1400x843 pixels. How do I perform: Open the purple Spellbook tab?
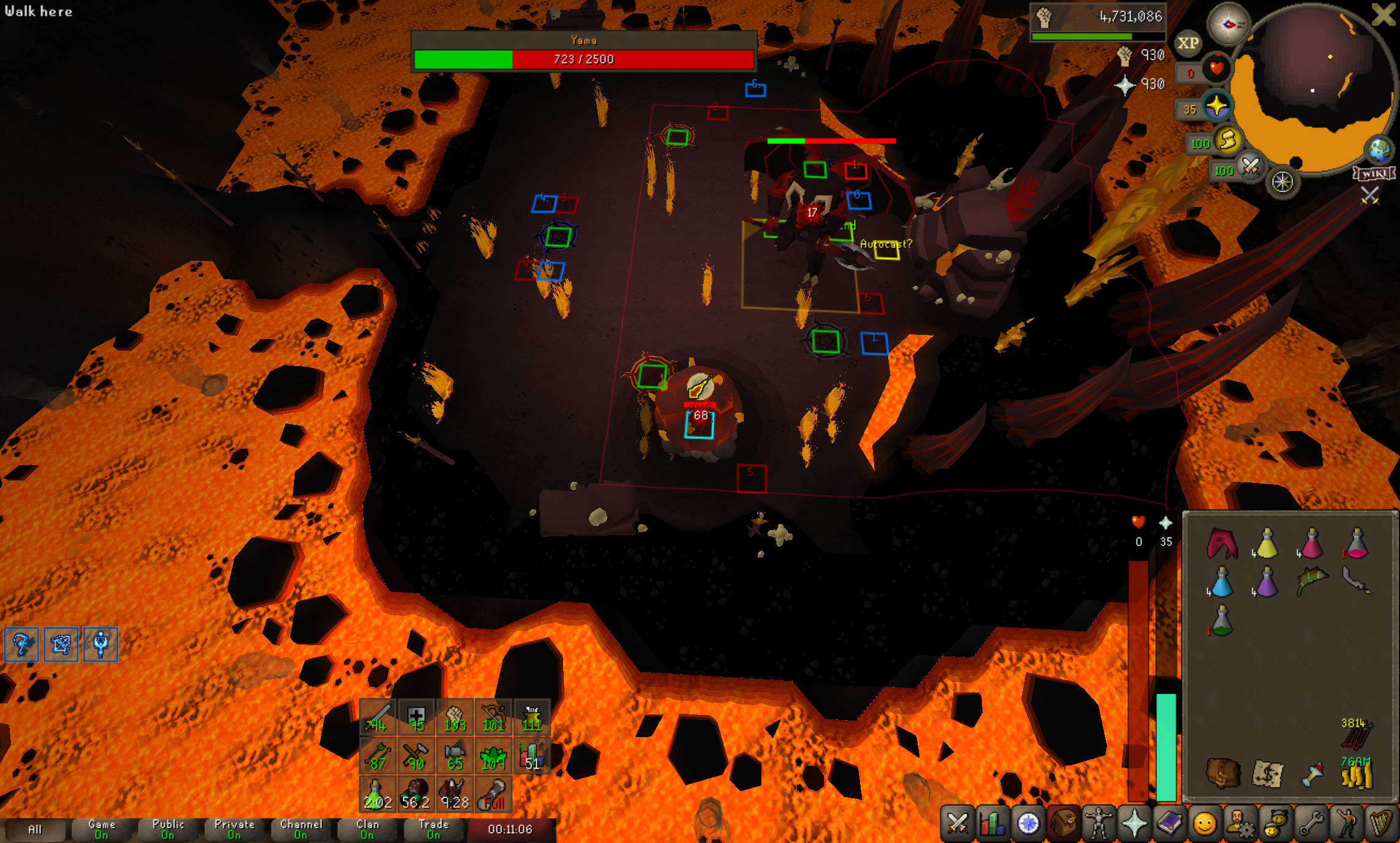pos(1169,823)
